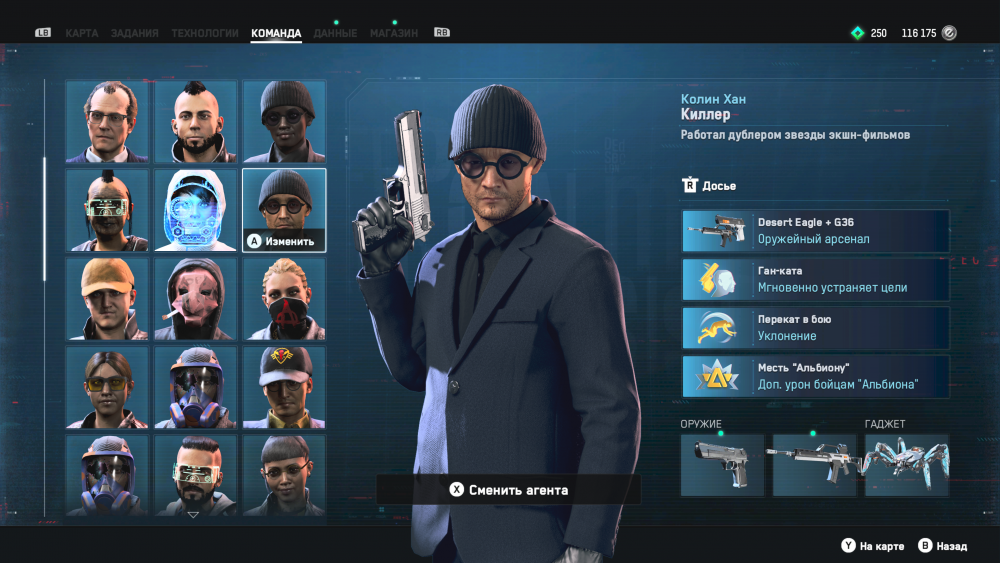This screenshot has width=1000, height=563.
Task: Open the ДАННЫЕ tab
Action: [x=335, y=33]
